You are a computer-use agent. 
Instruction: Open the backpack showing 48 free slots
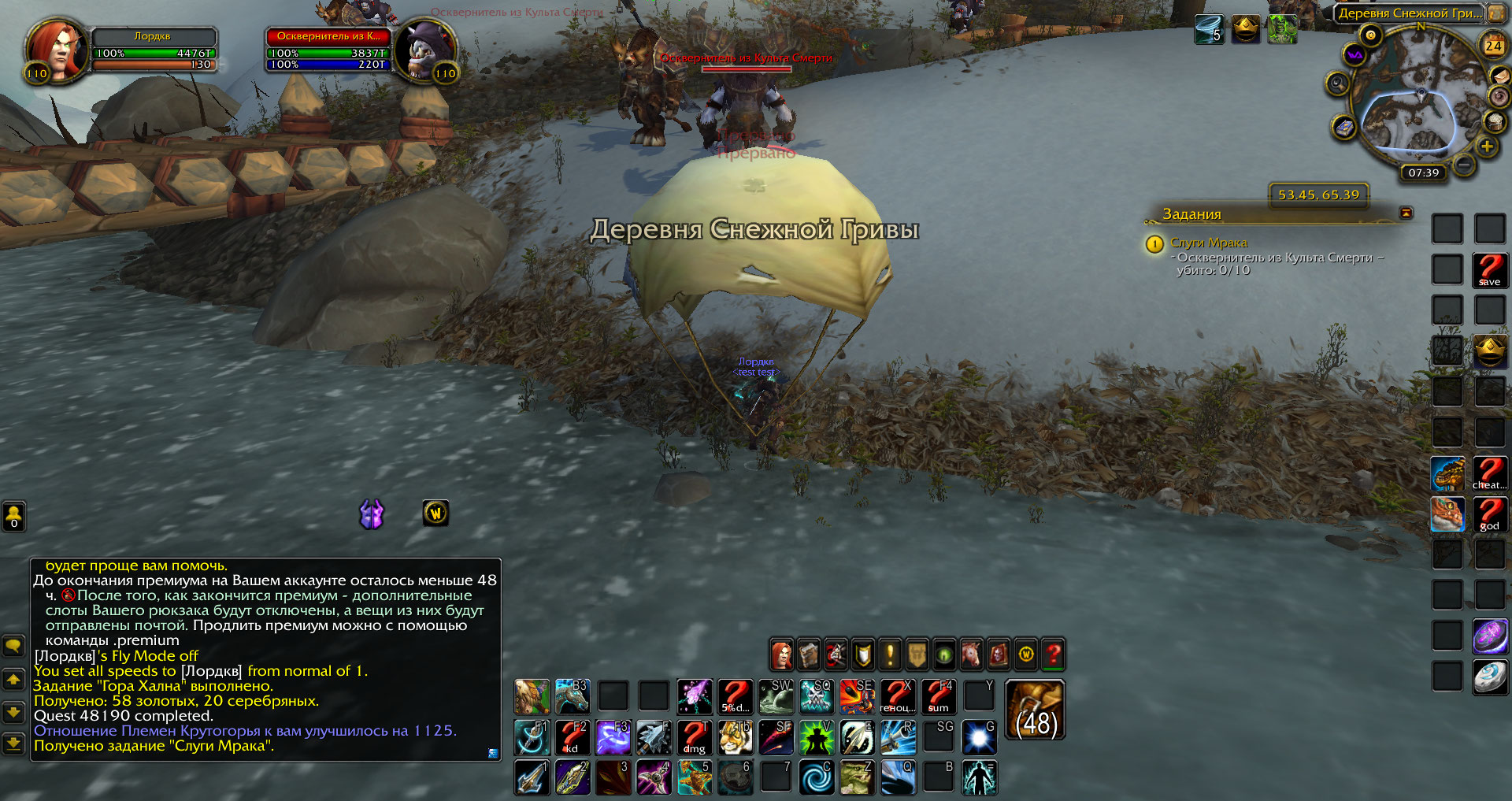point(1035,710)
